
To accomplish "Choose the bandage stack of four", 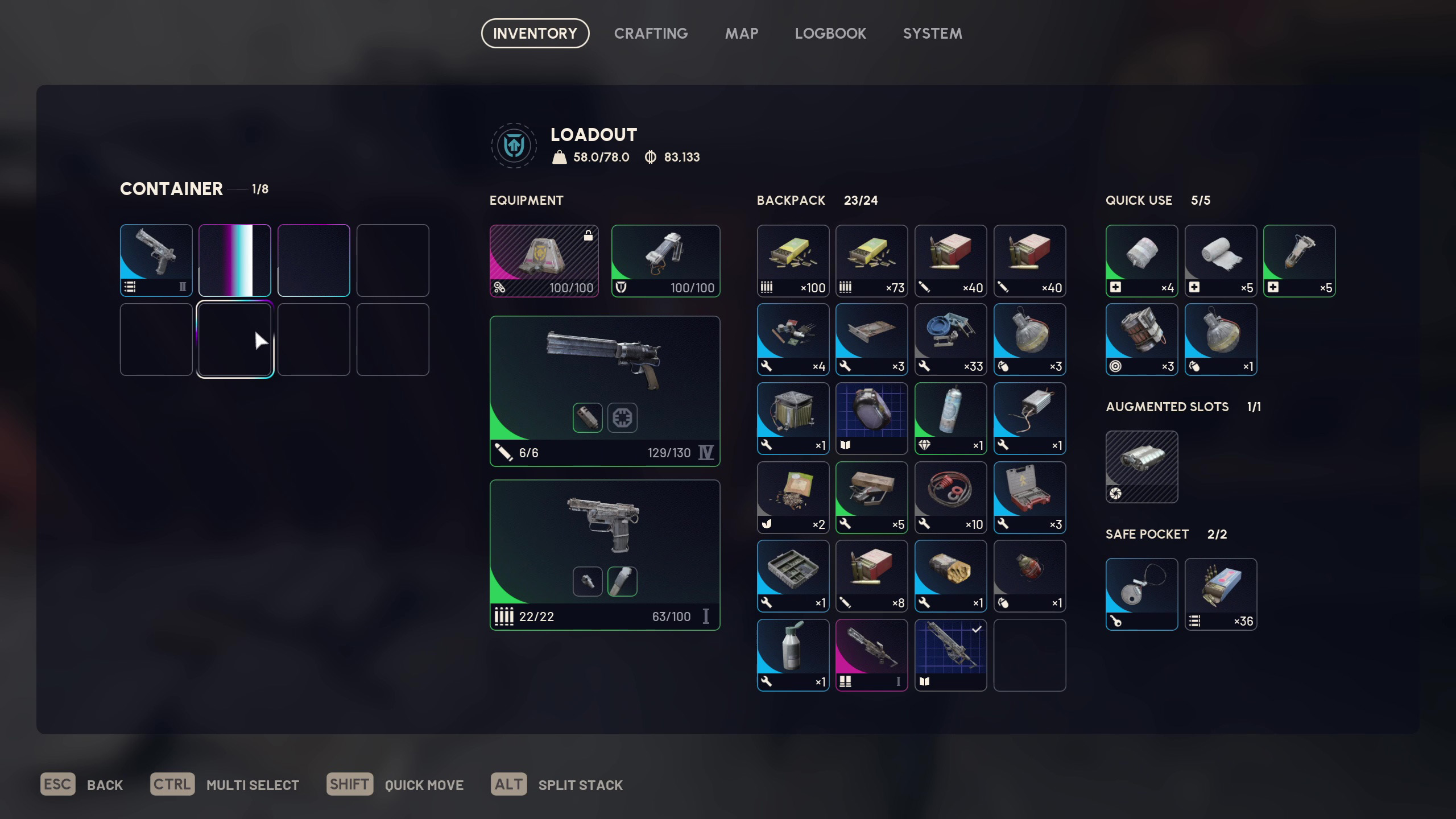I will pos(1141,260).
